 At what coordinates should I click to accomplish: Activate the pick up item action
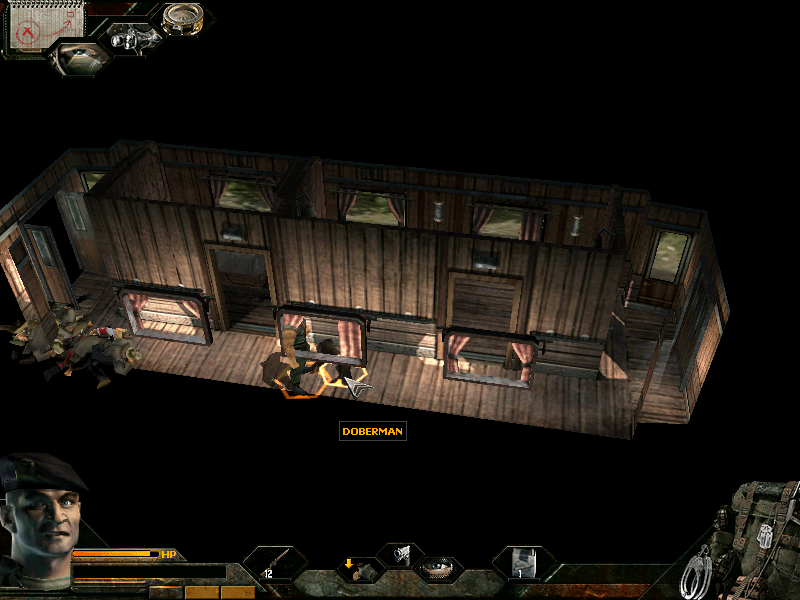[x=358, y=569]
